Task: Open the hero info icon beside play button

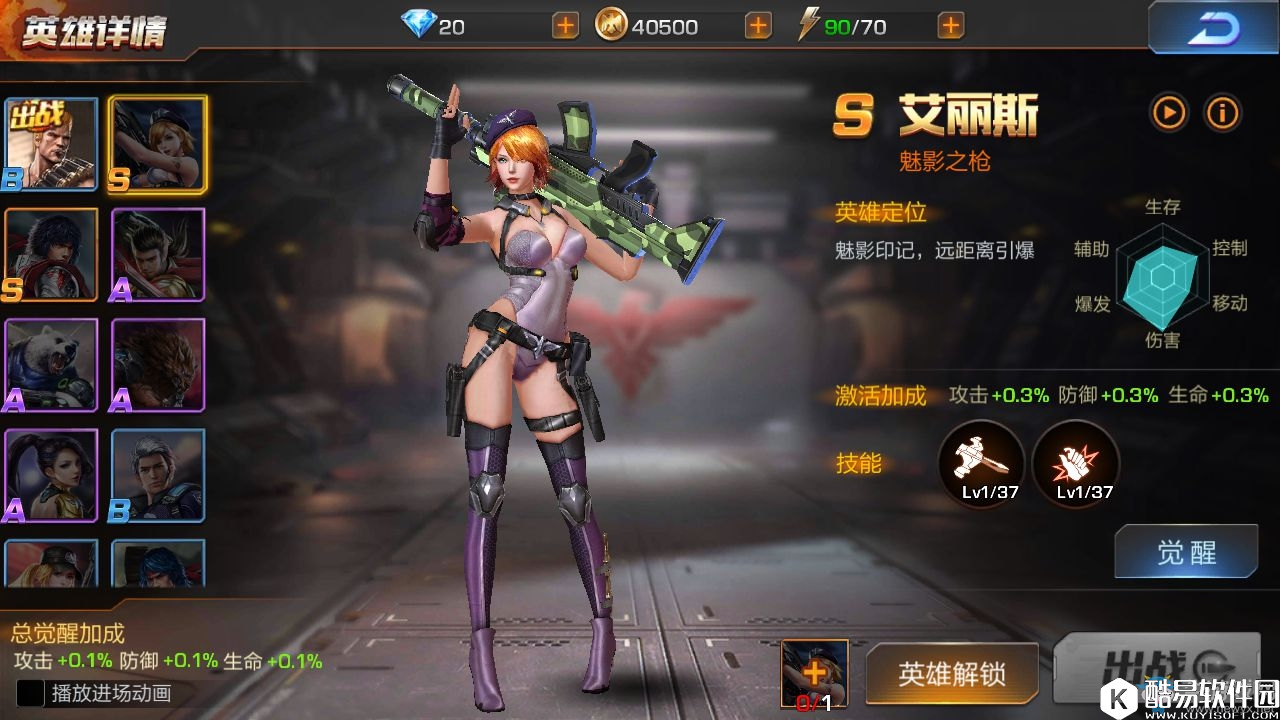Action: (1222, 113)
